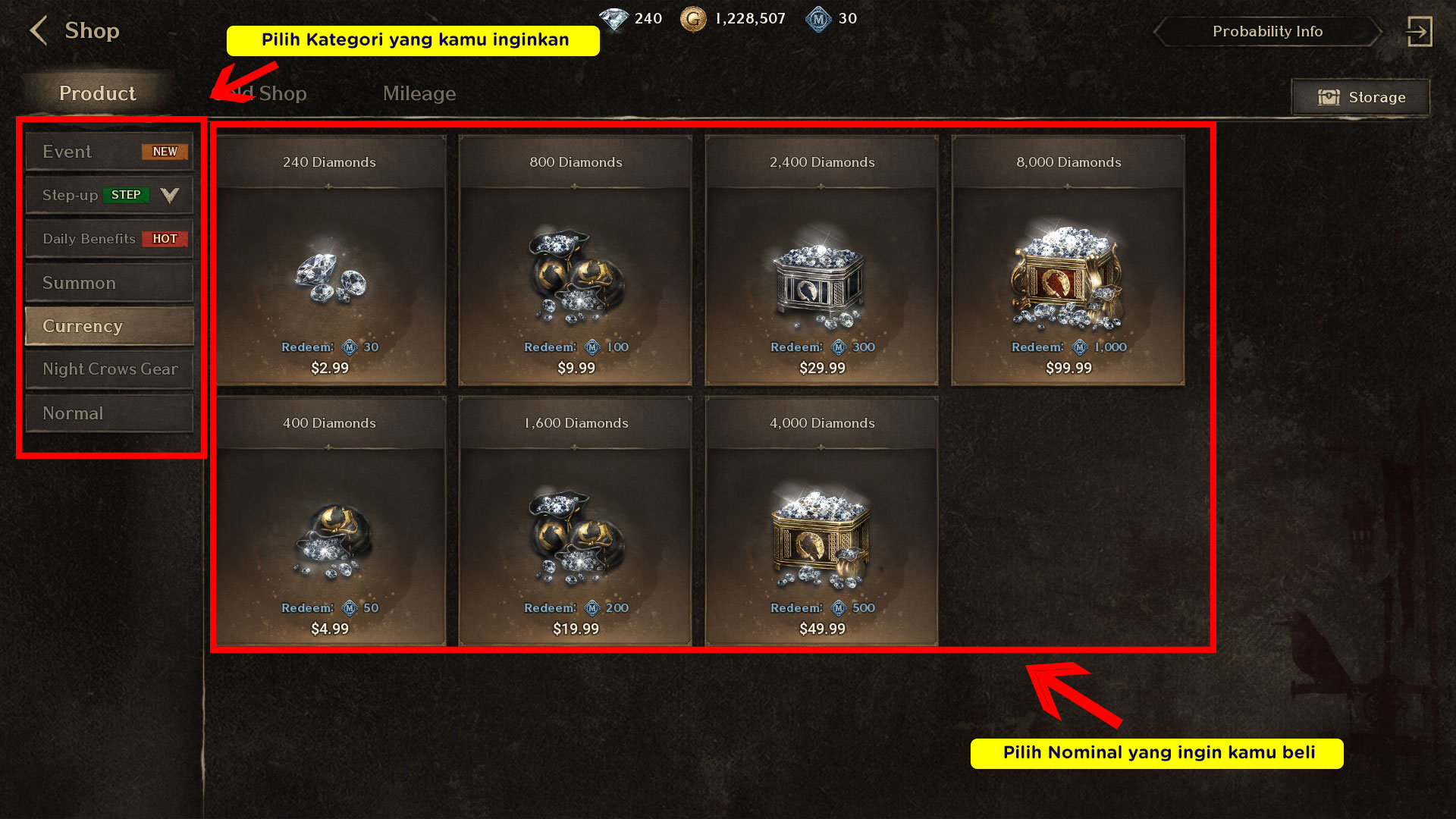Buy the 4,000 Diamonds chest
This screenshot has width=1456, height=819.
tap(822, 521)
